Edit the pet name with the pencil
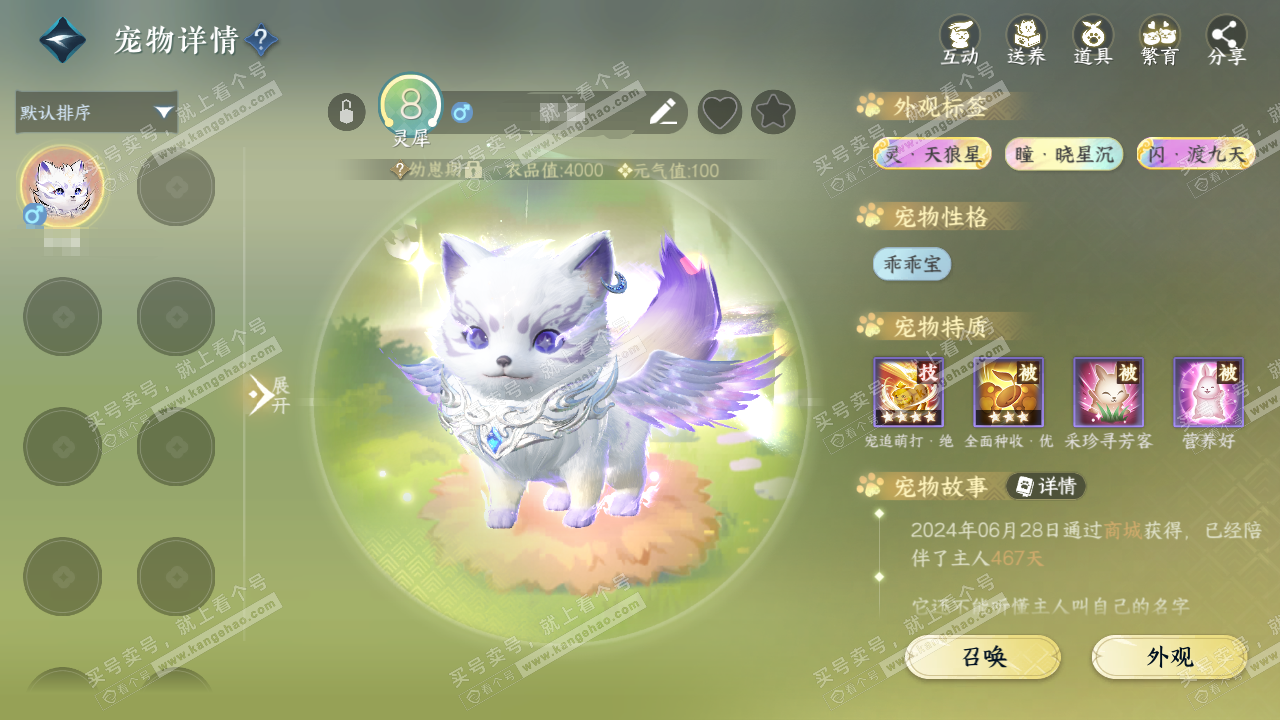Image resolution: width=1280 pixels, height=720 pixels. [x=663, y=112]
